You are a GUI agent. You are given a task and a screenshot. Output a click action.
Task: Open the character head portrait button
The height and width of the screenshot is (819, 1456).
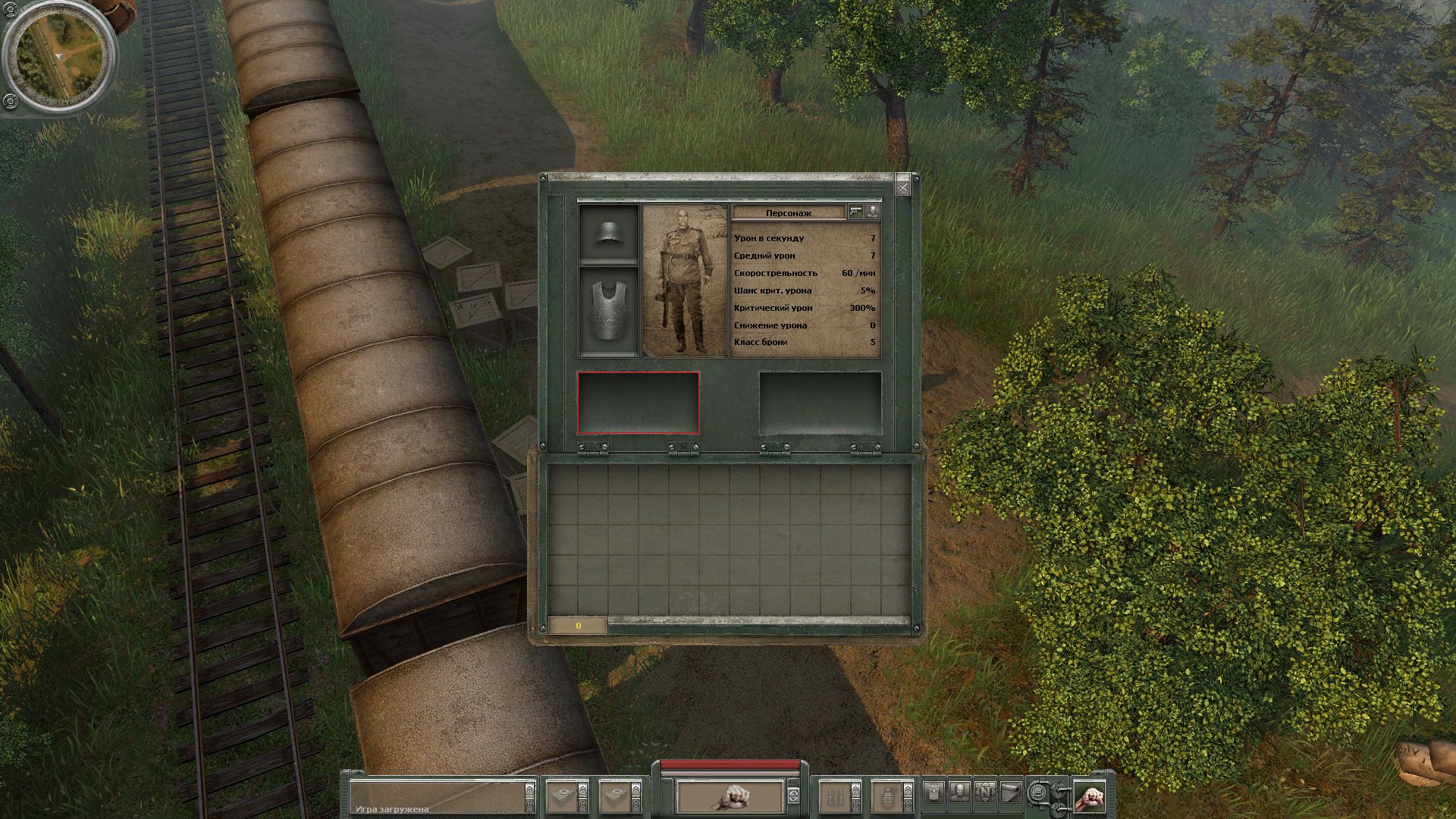click(x=959, y=793)
